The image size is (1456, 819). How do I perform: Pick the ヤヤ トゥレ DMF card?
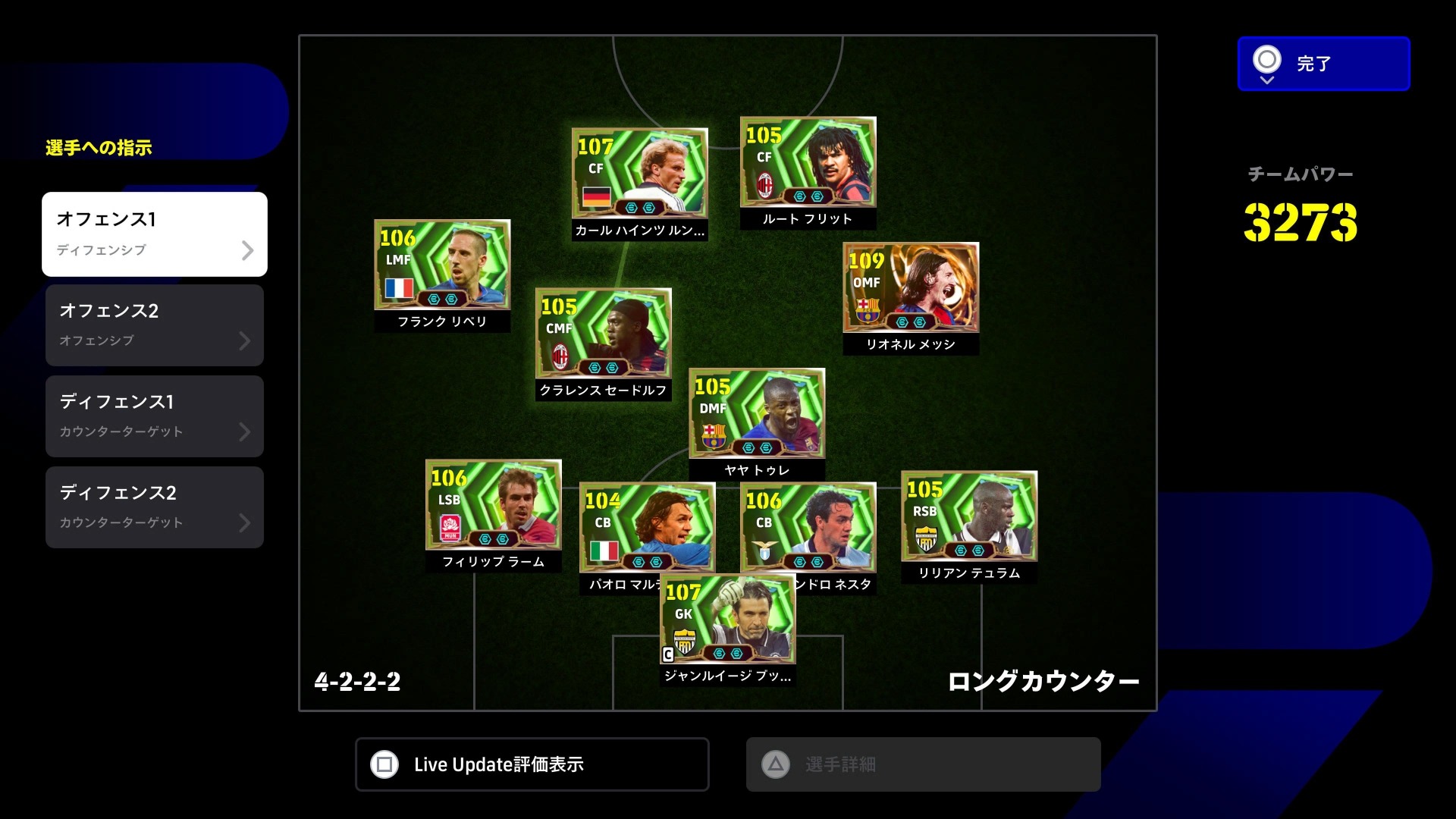point(756,414)
